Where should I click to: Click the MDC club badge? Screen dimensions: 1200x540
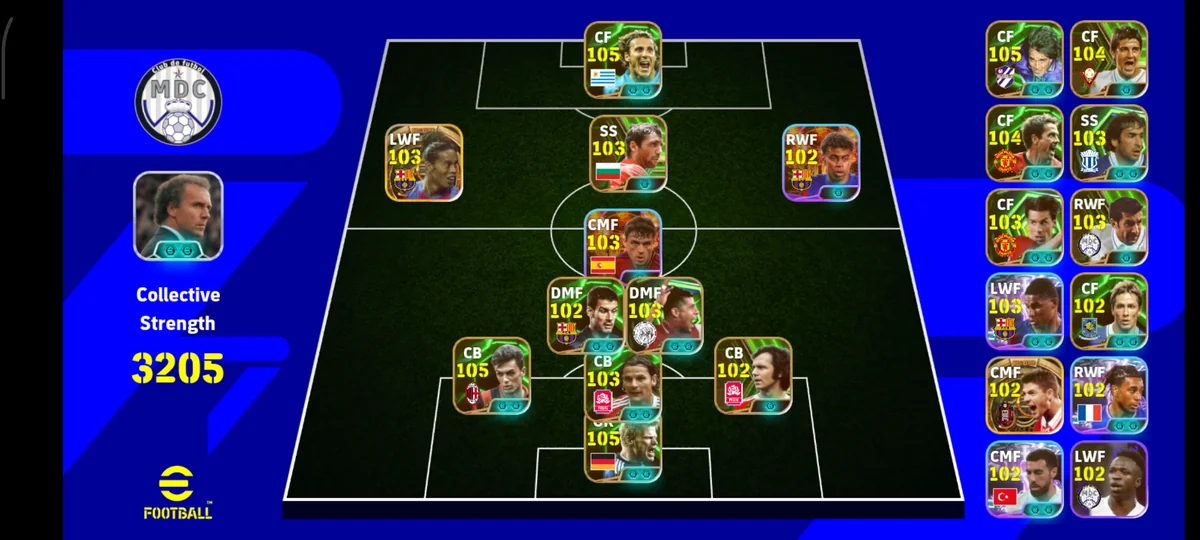pyautogui.click(x=178, y=101)
